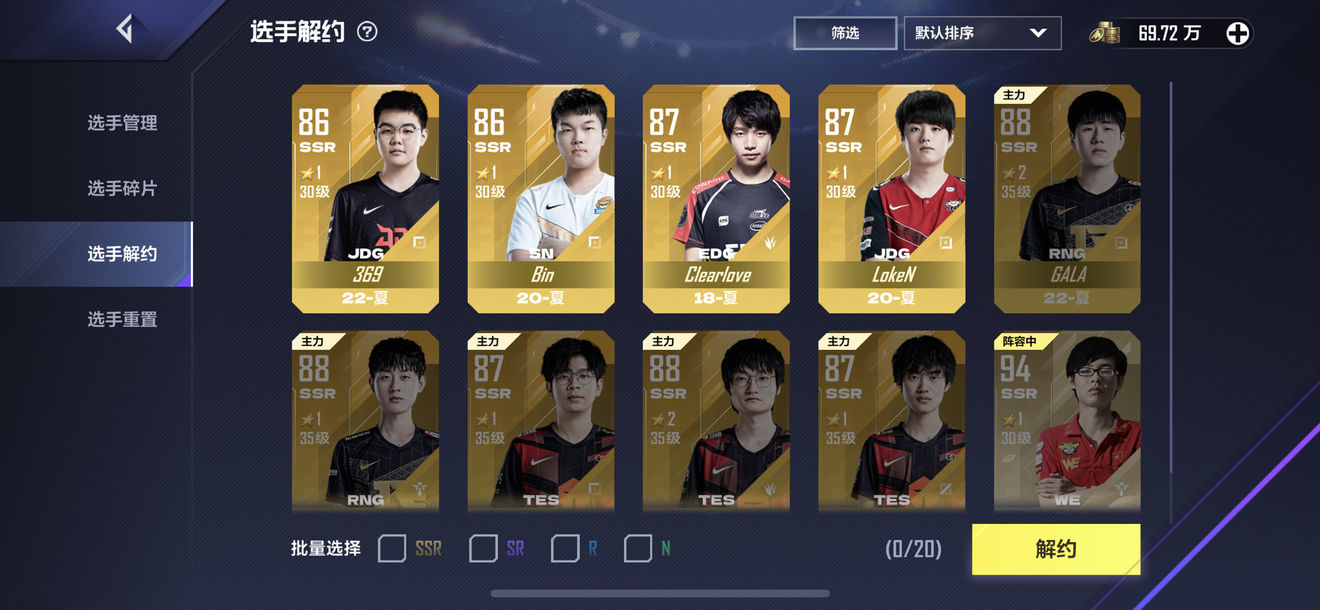Toggle the SR batch-select checkbox
The height and width of the screenshot is (610, 1320).
tap(483, 548)
